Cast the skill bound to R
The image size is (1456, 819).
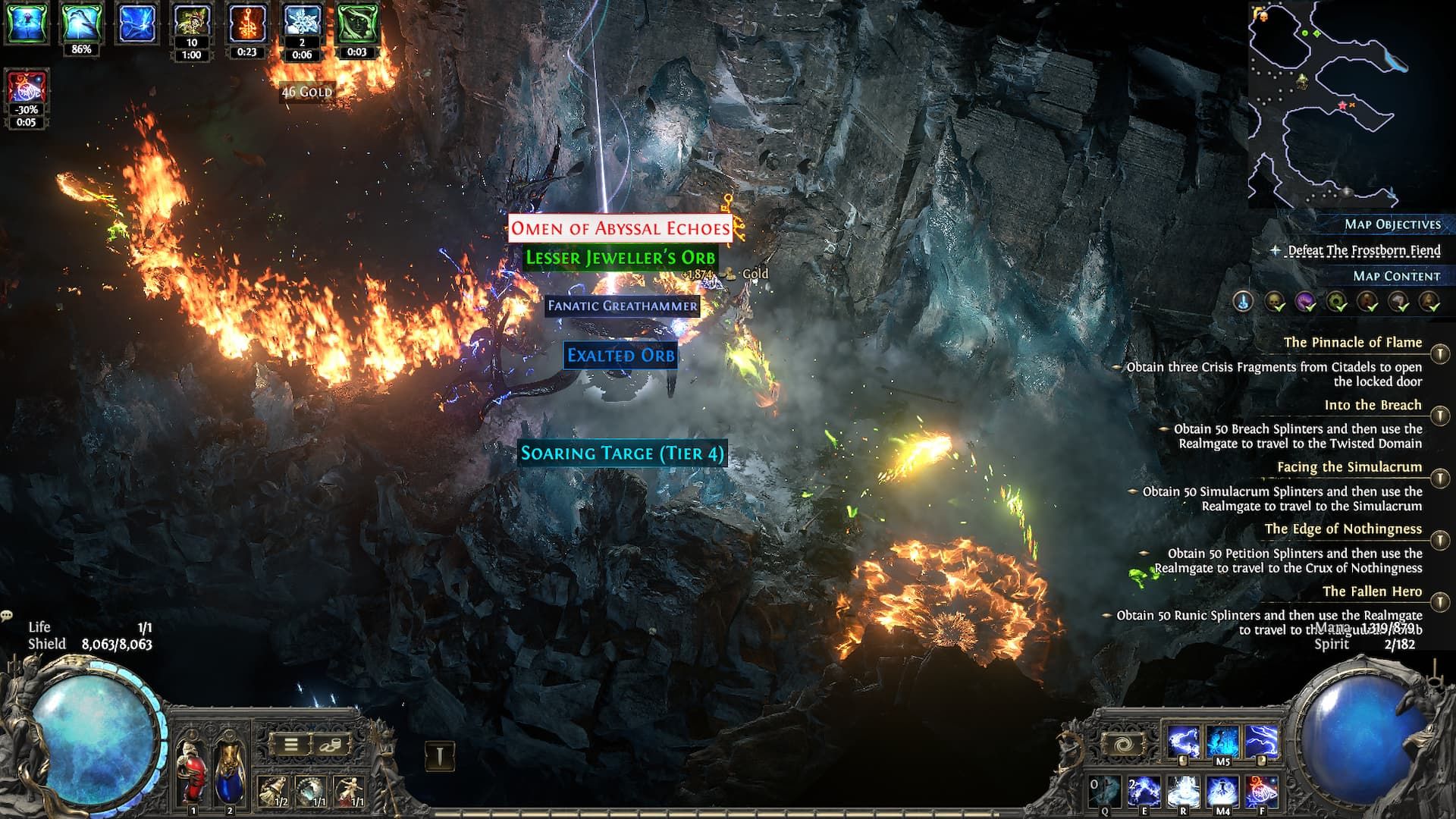pyautogui.click(x=1182, y=792)
